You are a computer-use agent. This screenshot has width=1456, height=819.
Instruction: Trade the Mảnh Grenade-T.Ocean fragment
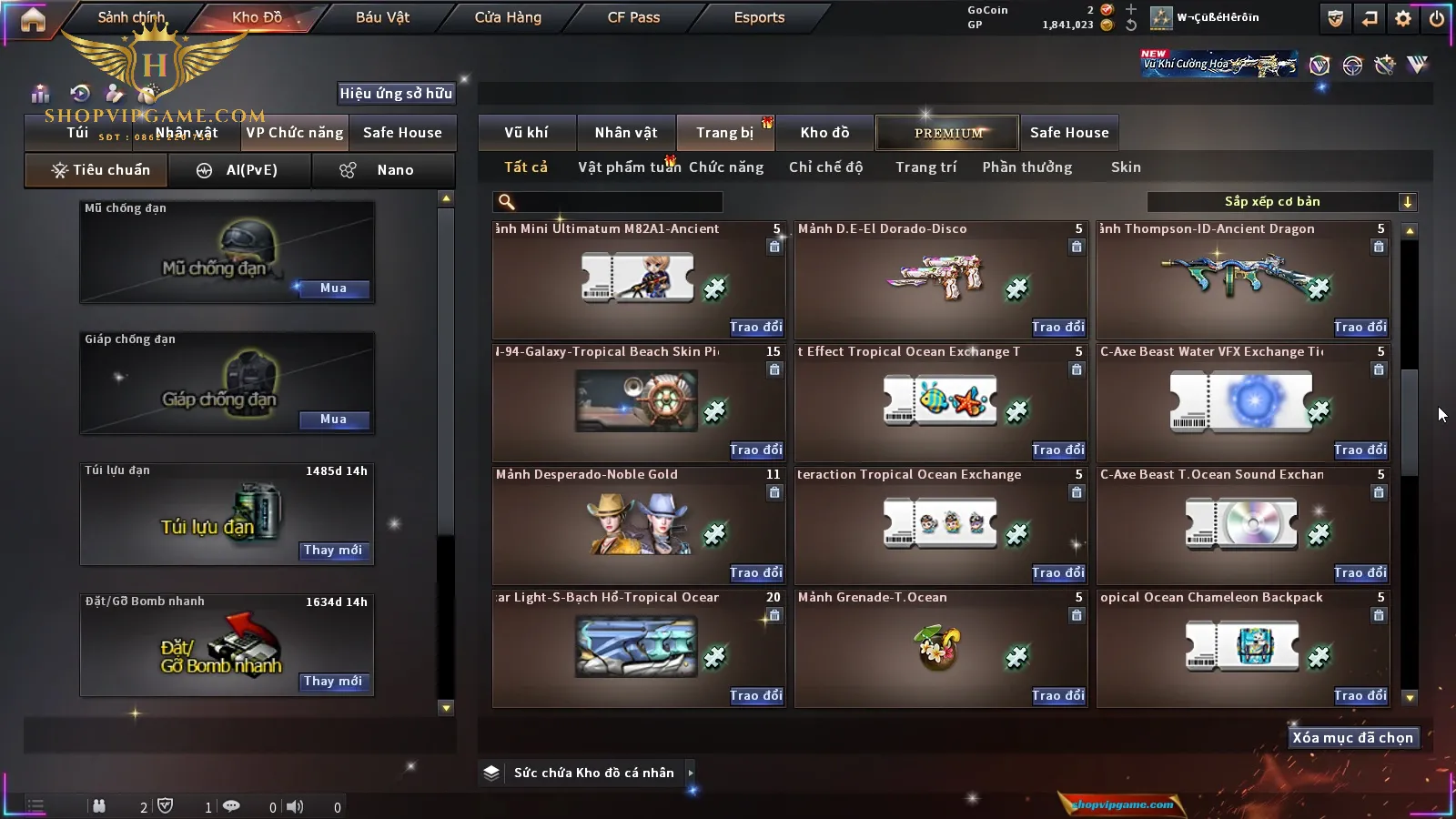[x=1057, y=695]
